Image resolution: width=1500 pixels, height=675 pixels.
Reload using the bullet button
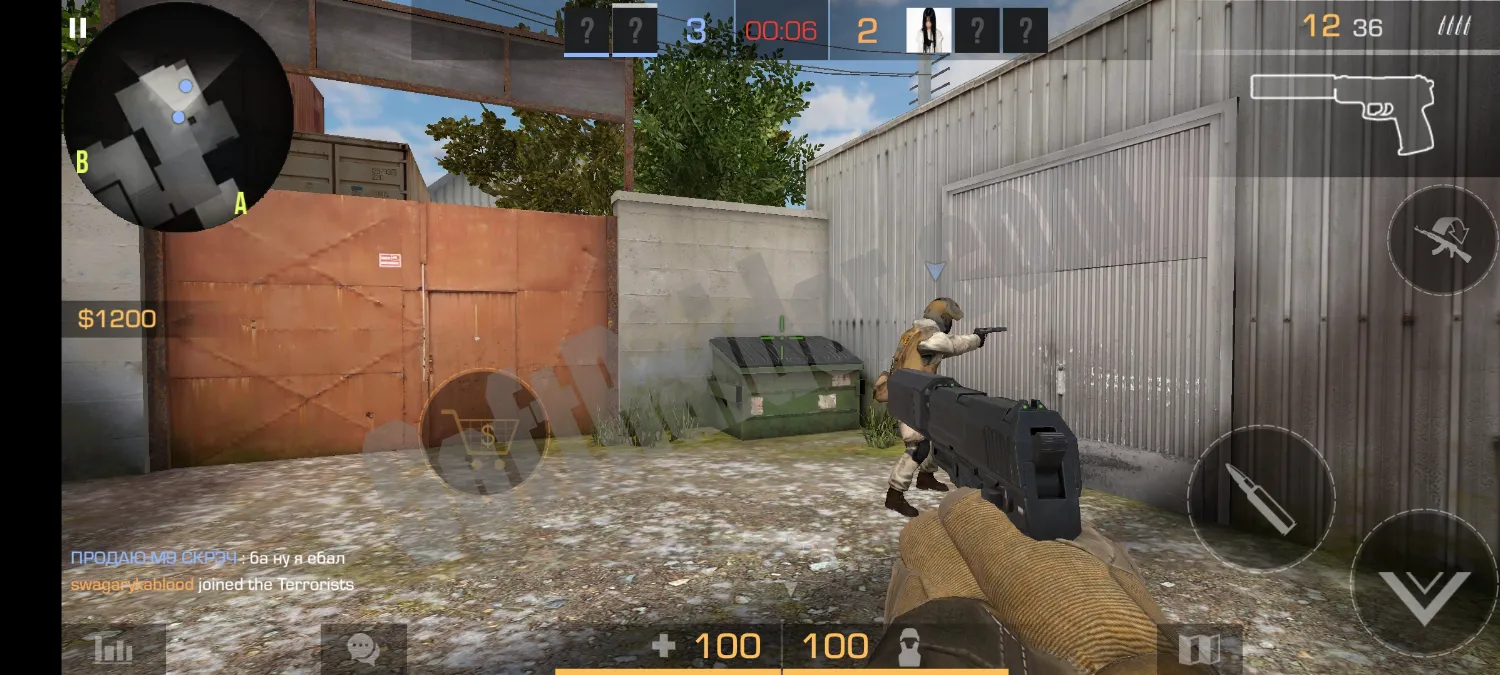point(1261,498)
